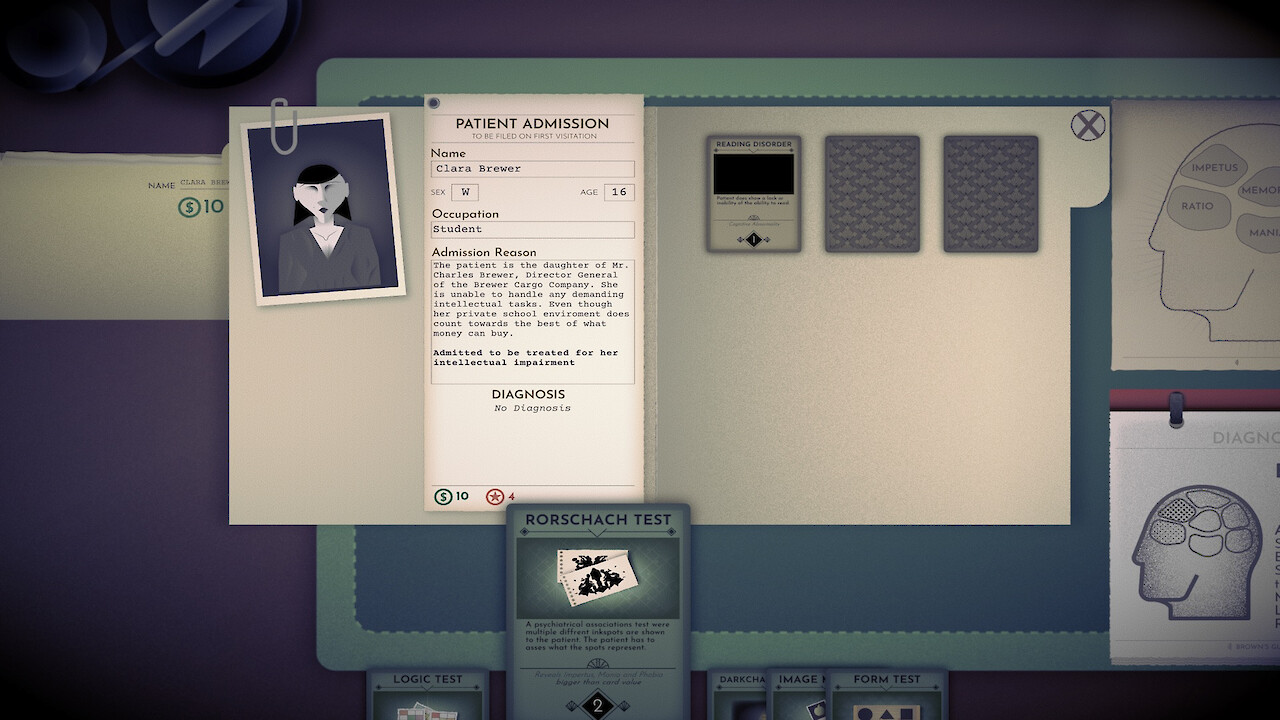Select the Ratio brain region
The height and width of the screenshot is (720, 1280).
[1197, 206]
